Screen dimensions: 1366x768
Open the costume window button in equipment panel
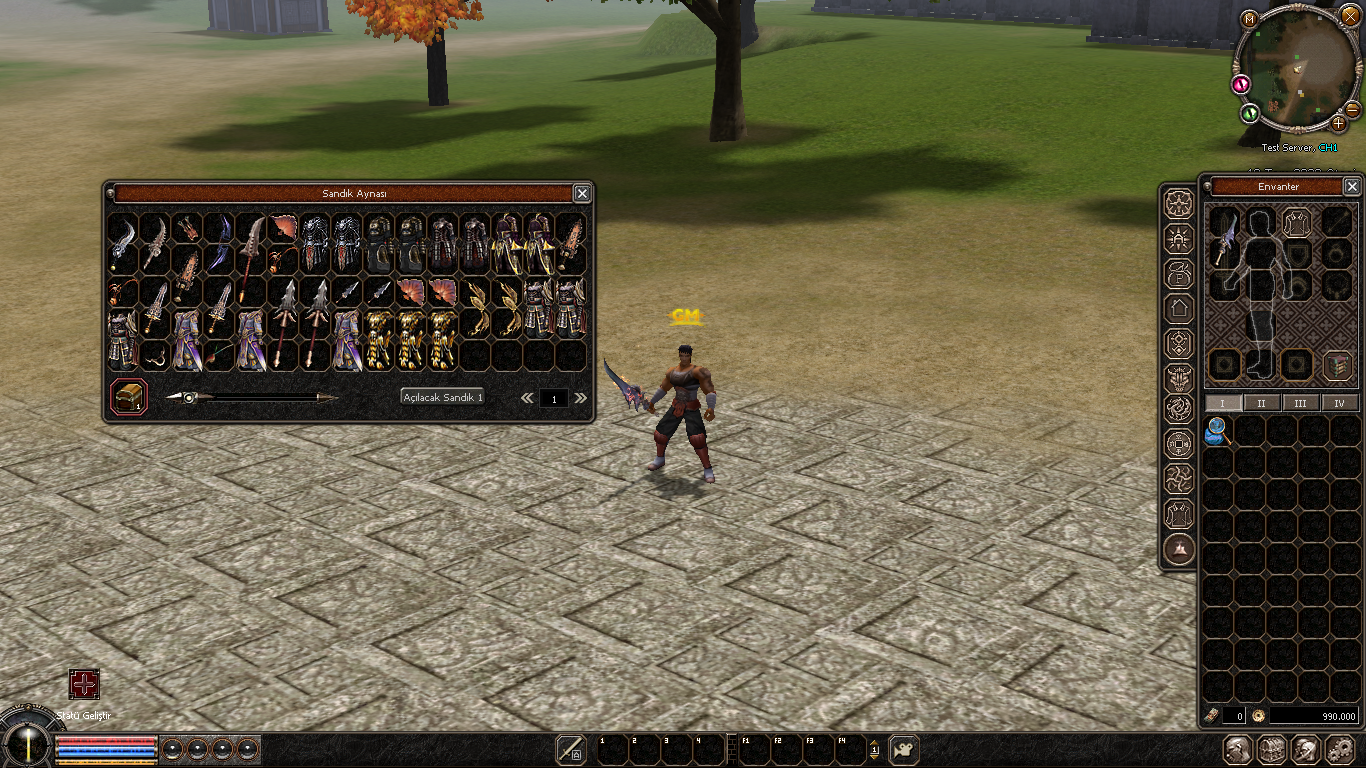click(1338, 365)
